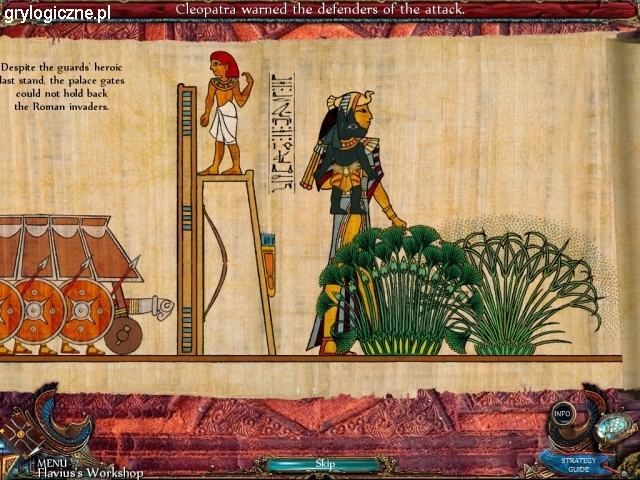Click the round Info button
This screenshot has height=480, width=640.
(563, 413)
